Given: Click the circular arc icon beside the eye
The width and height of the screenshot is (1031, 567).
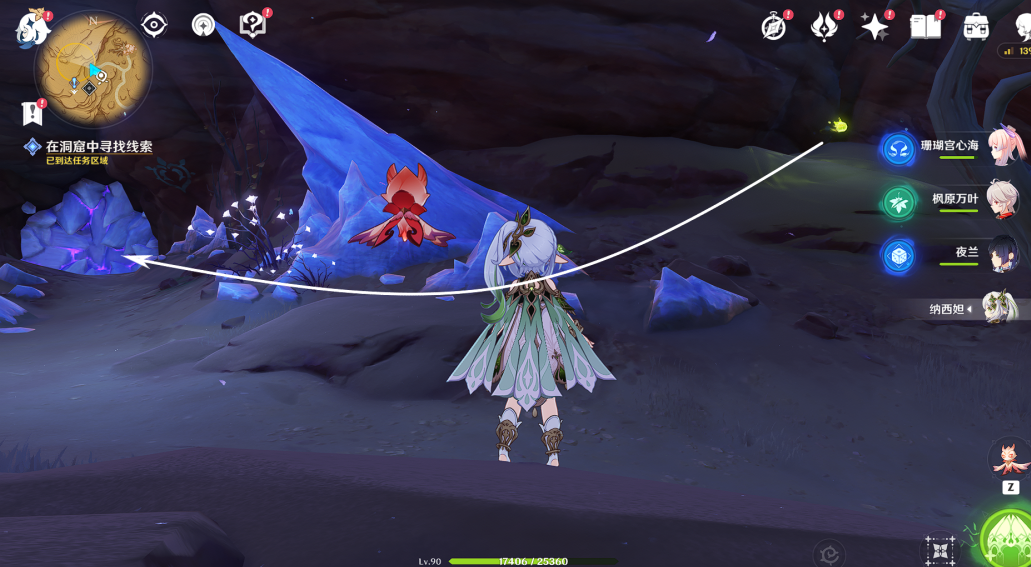Looking at the screenshot, I should click(204, 25).
